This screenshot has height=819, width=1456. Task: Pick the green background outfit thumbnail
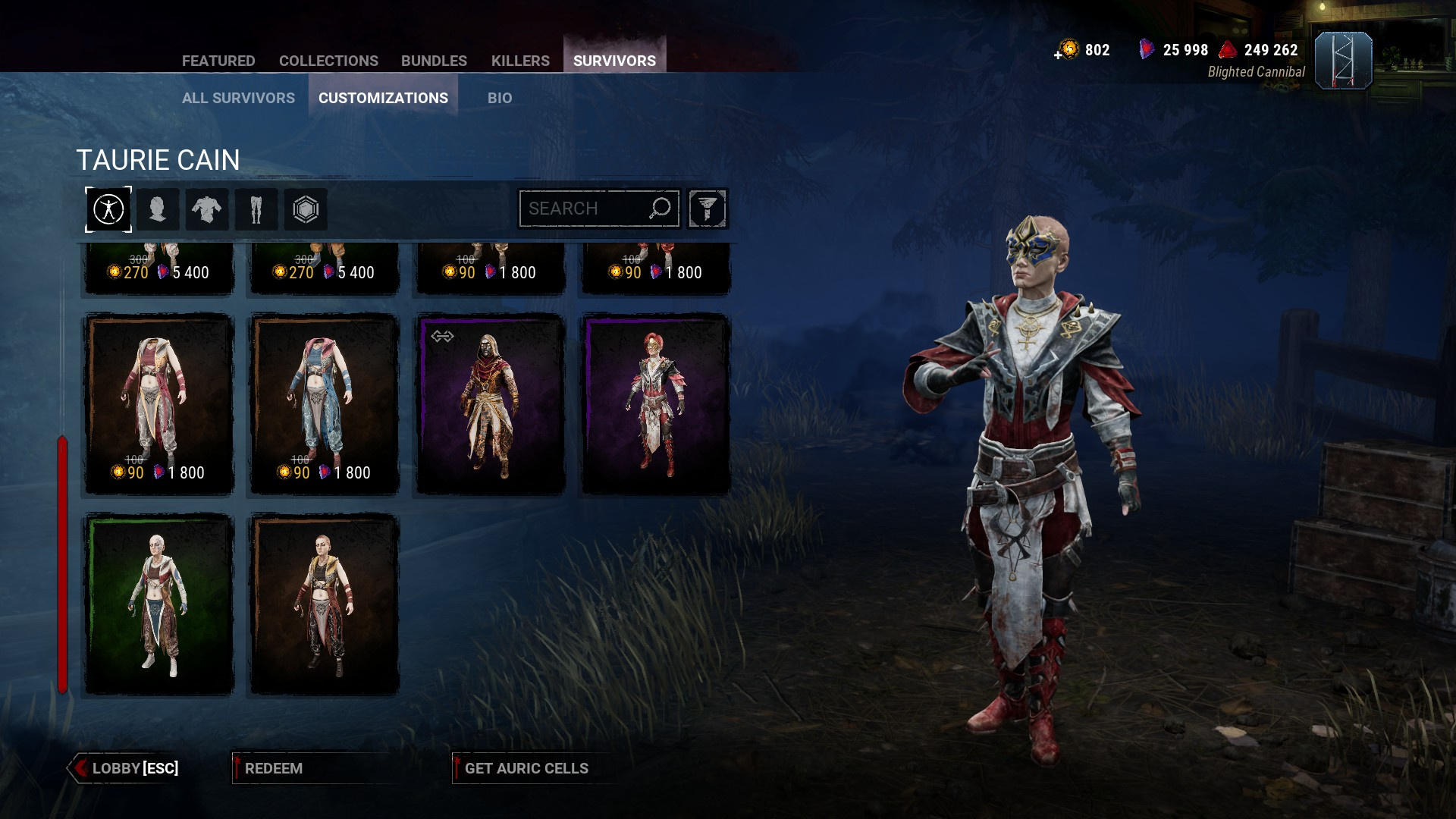coord(158,604)
